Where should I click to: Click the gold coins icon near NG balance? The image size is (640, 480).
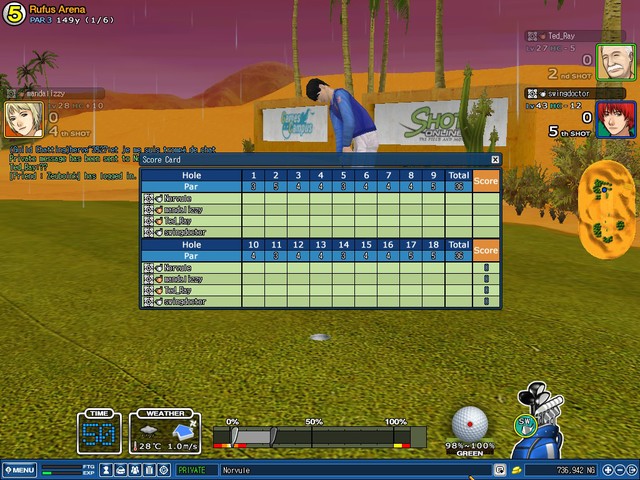[516, 469]
